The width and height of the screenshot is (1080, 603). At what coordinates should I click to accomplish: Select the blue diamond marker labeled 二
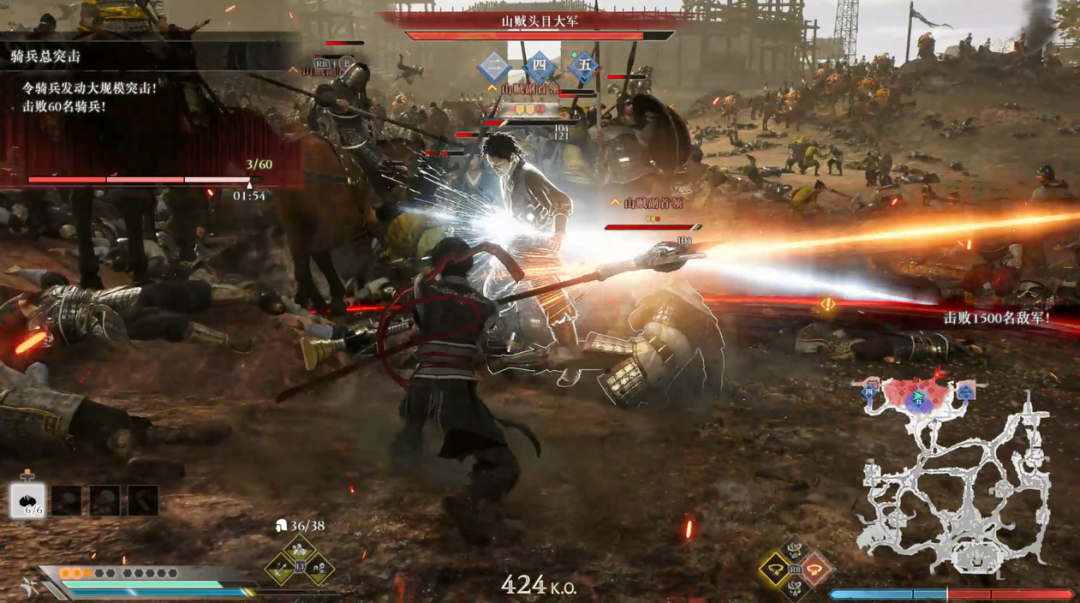click(494, 68)
